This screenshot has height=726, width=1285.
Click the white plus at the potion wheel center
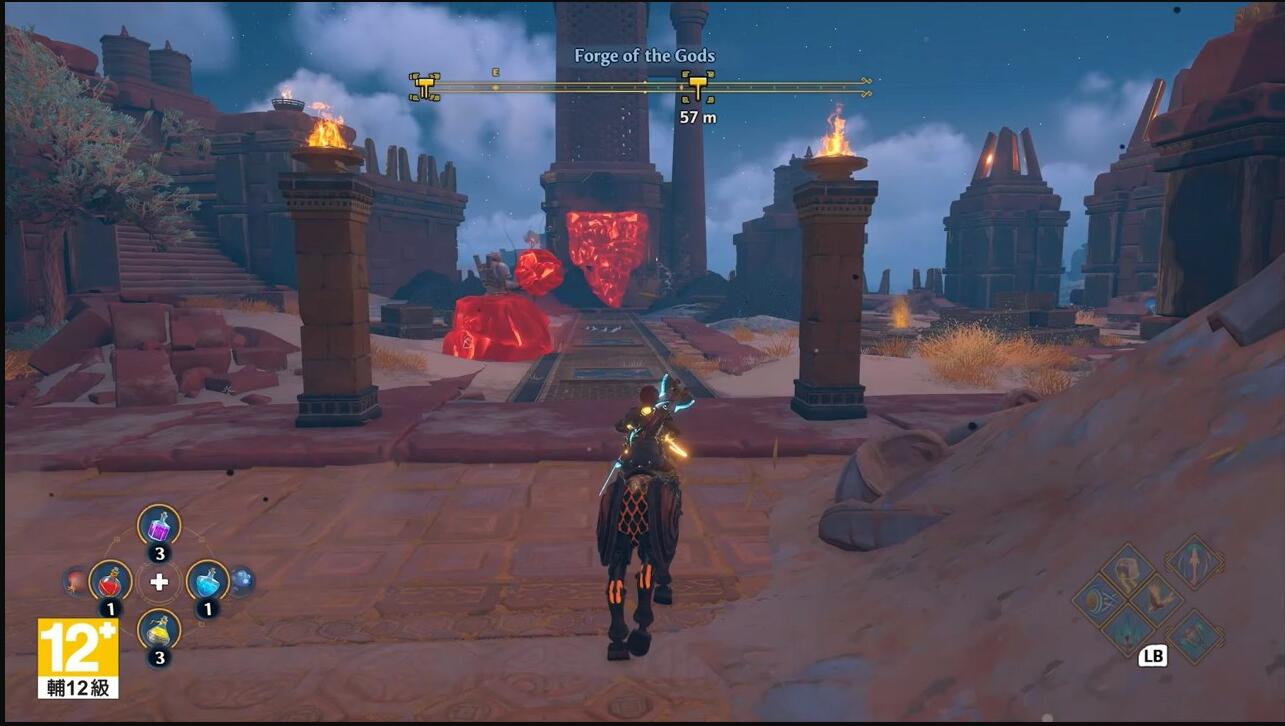[159, 581]
